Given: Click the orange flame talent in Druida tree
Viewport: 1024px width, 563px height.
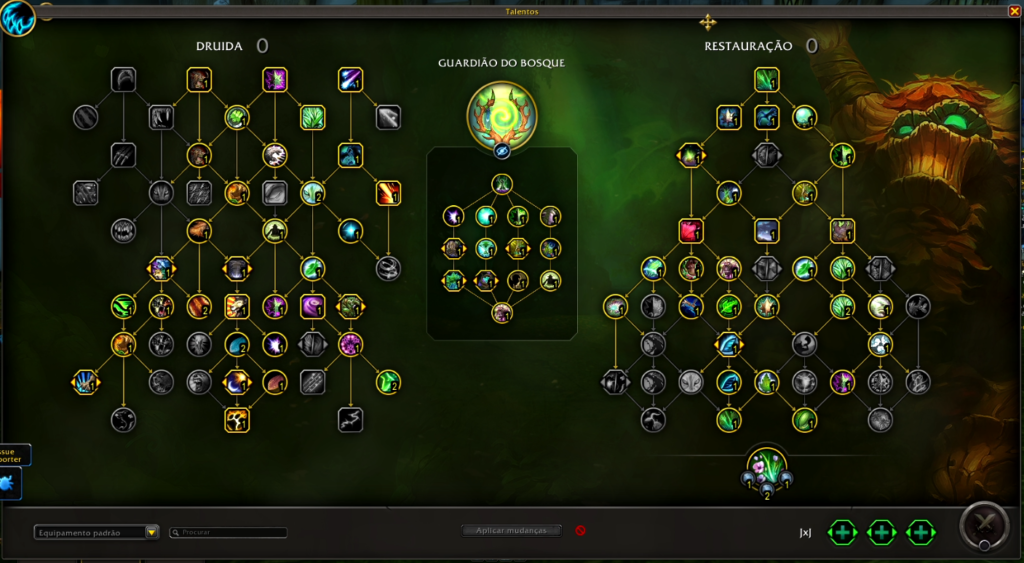Looking at the screenshot, I should [388, 193].
